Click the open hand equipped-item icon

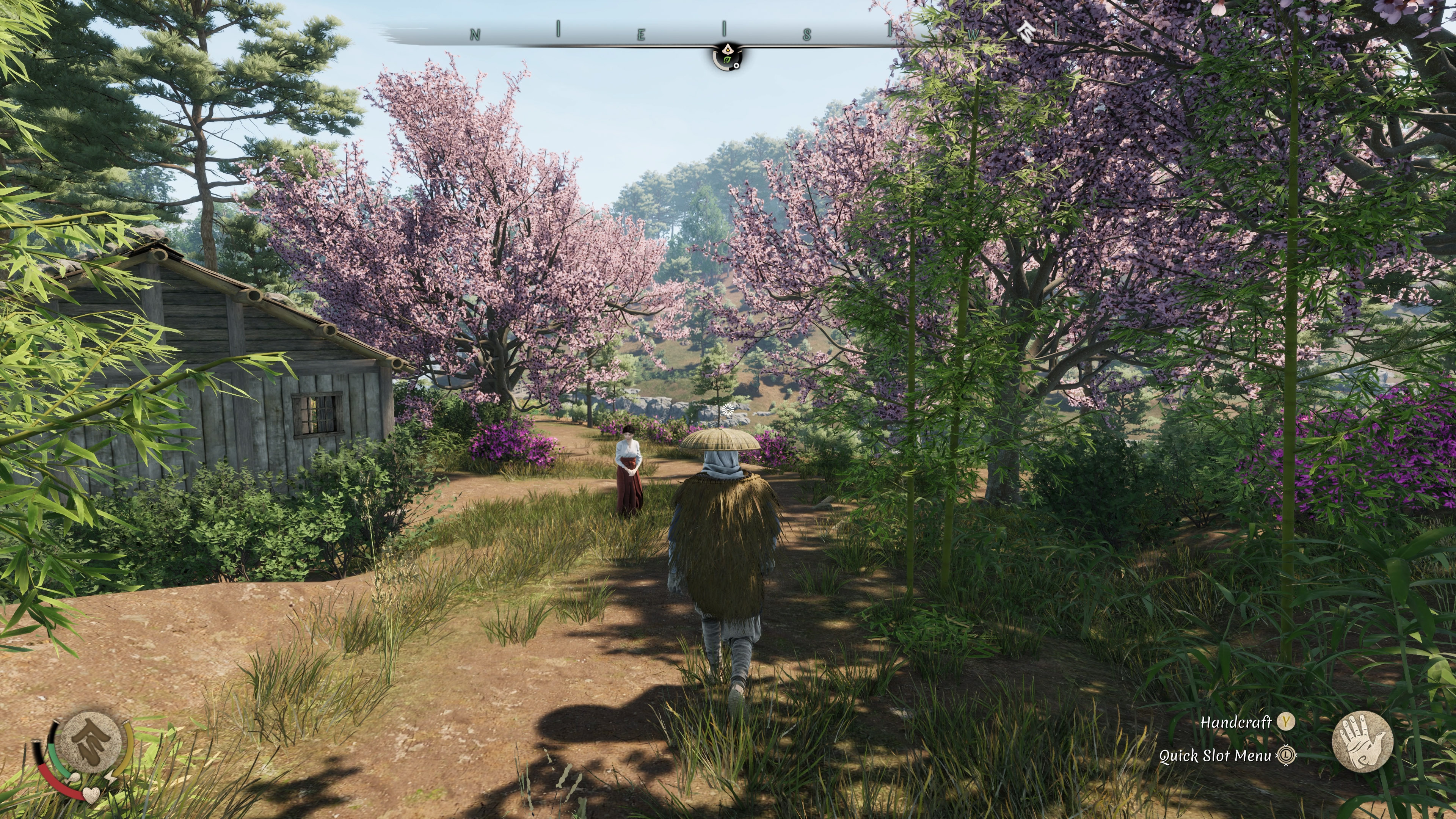[x=1362, y=741]
